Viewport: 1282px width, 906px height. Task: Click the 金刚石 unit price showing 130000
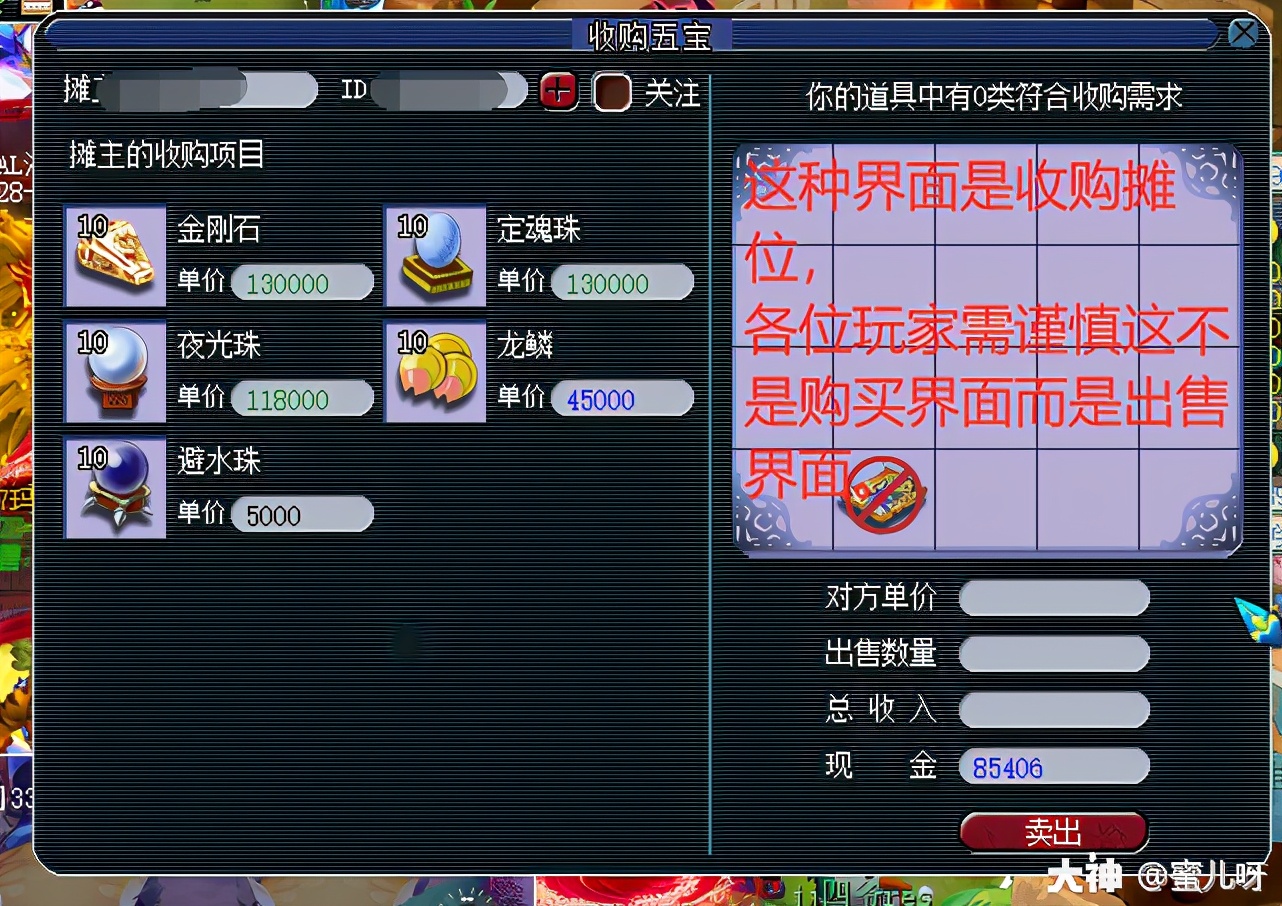(x=302, y=283)
